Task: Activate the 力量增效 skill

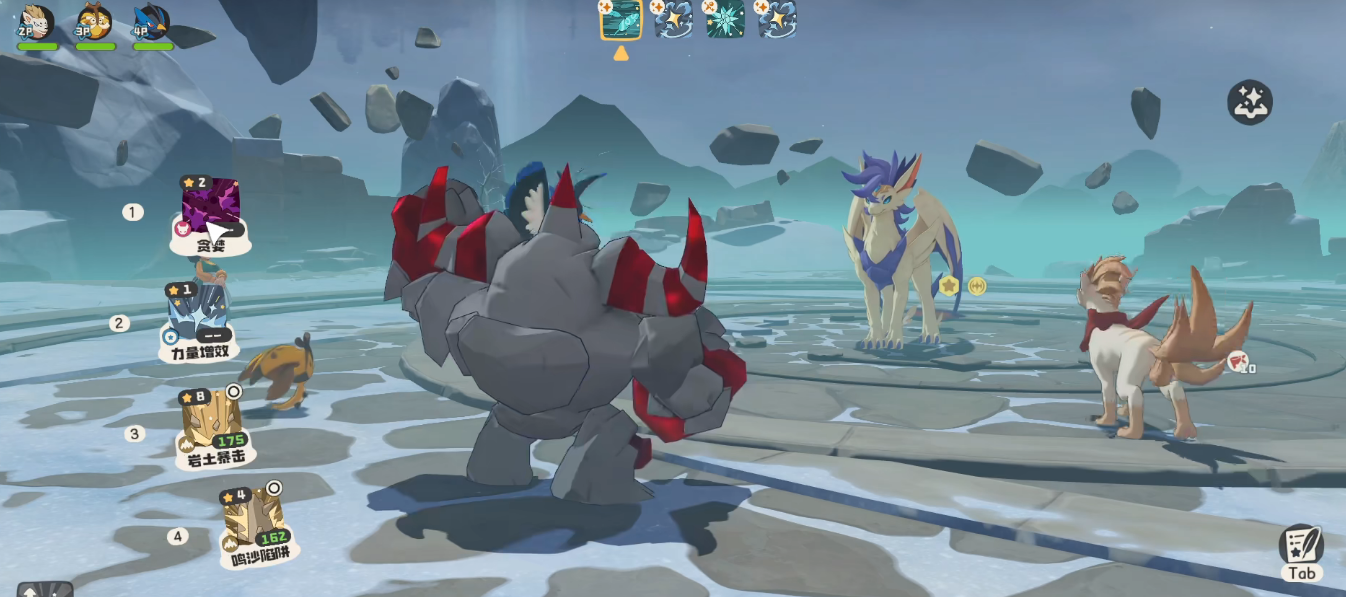Action: (x=198, y=314)
